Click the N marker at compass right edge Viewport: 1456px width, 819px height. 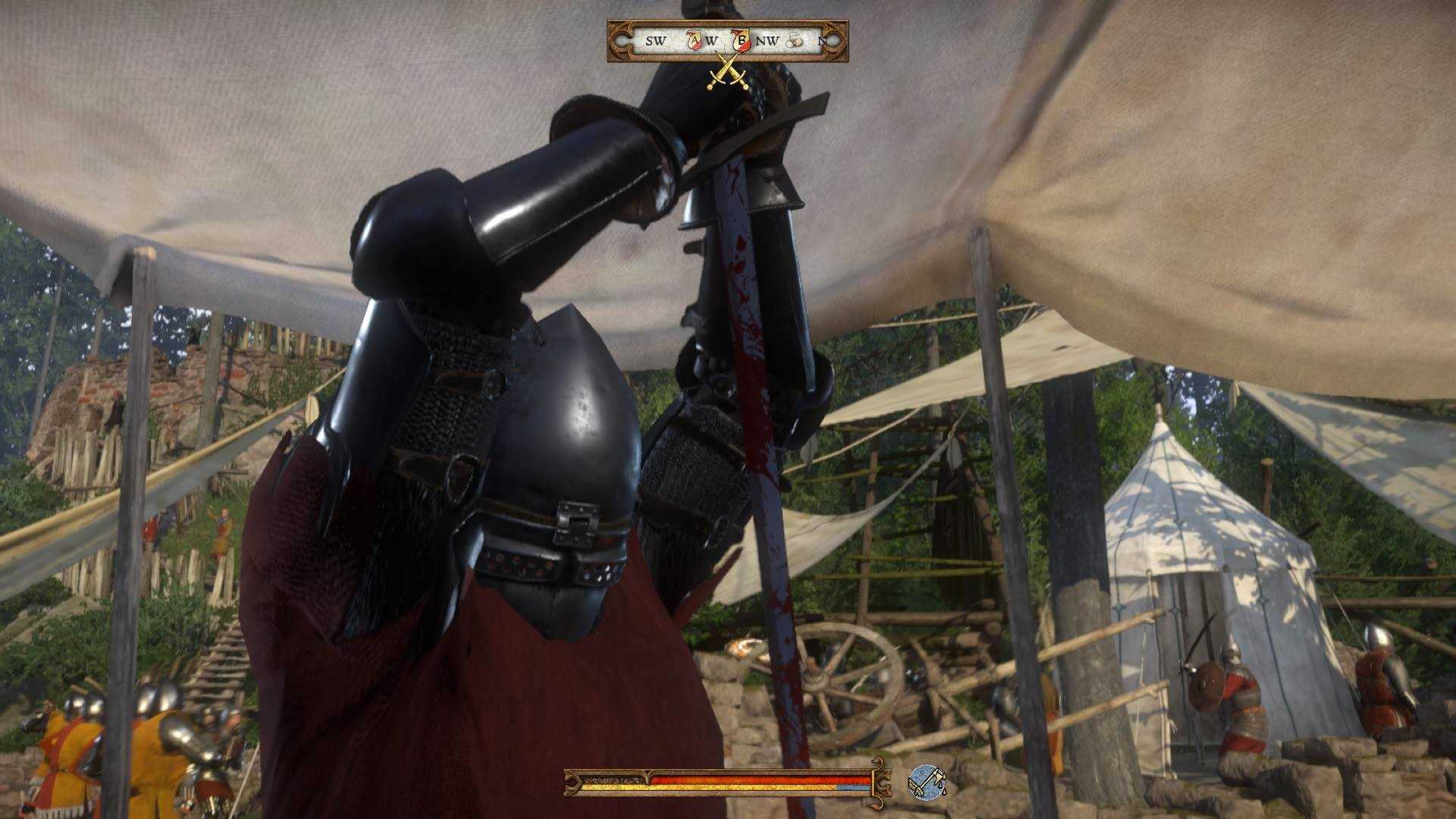coord(821,40)
